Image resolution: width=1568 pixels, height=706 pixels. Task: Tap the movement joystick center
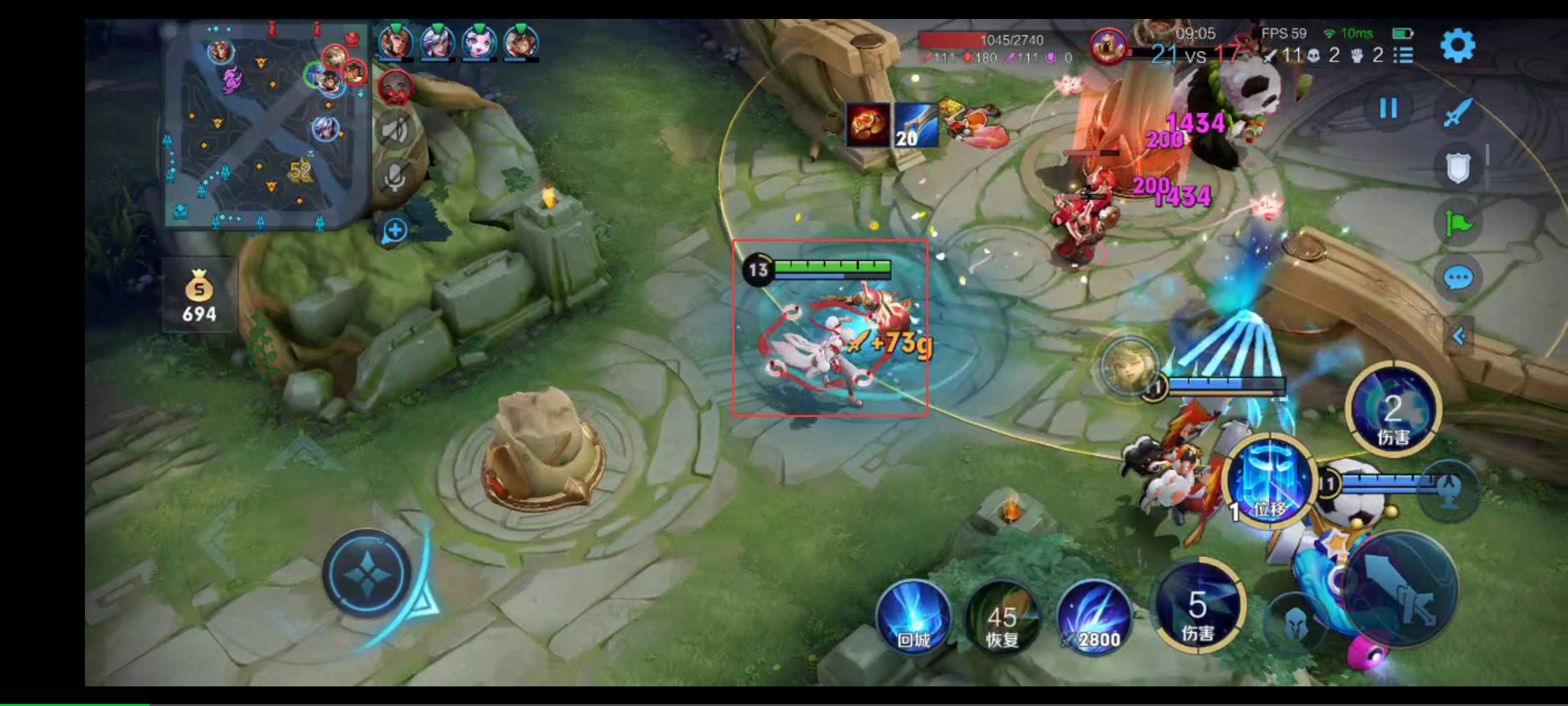[x=367, y=573]
